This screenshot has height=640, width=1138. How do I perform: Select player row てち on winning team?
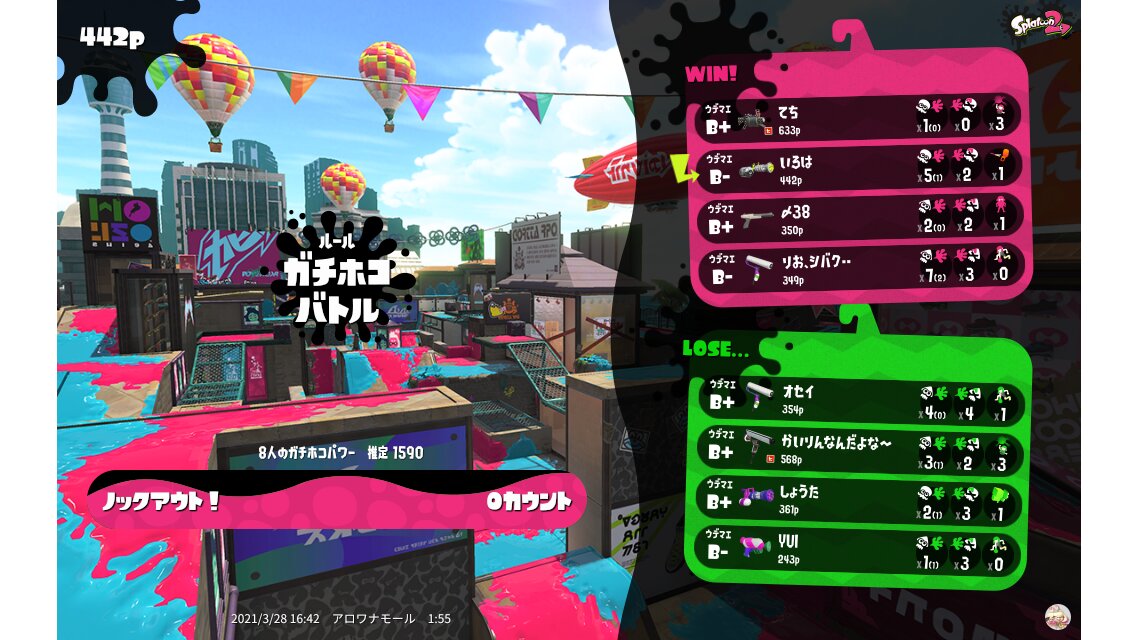coord(860,118)
